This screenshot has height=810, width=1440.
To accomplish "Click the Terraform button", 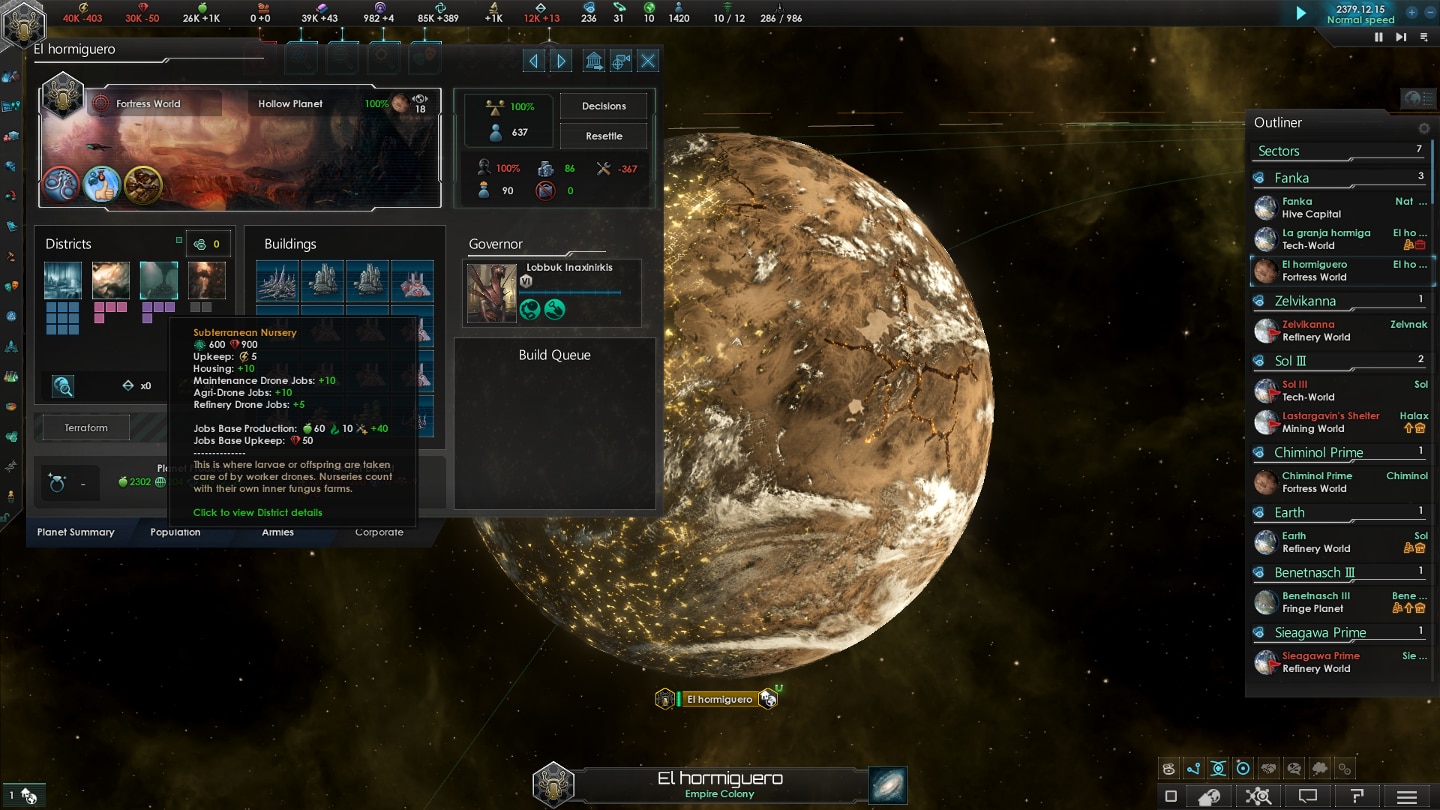I will pyautogui.click(x=86, y=428).
